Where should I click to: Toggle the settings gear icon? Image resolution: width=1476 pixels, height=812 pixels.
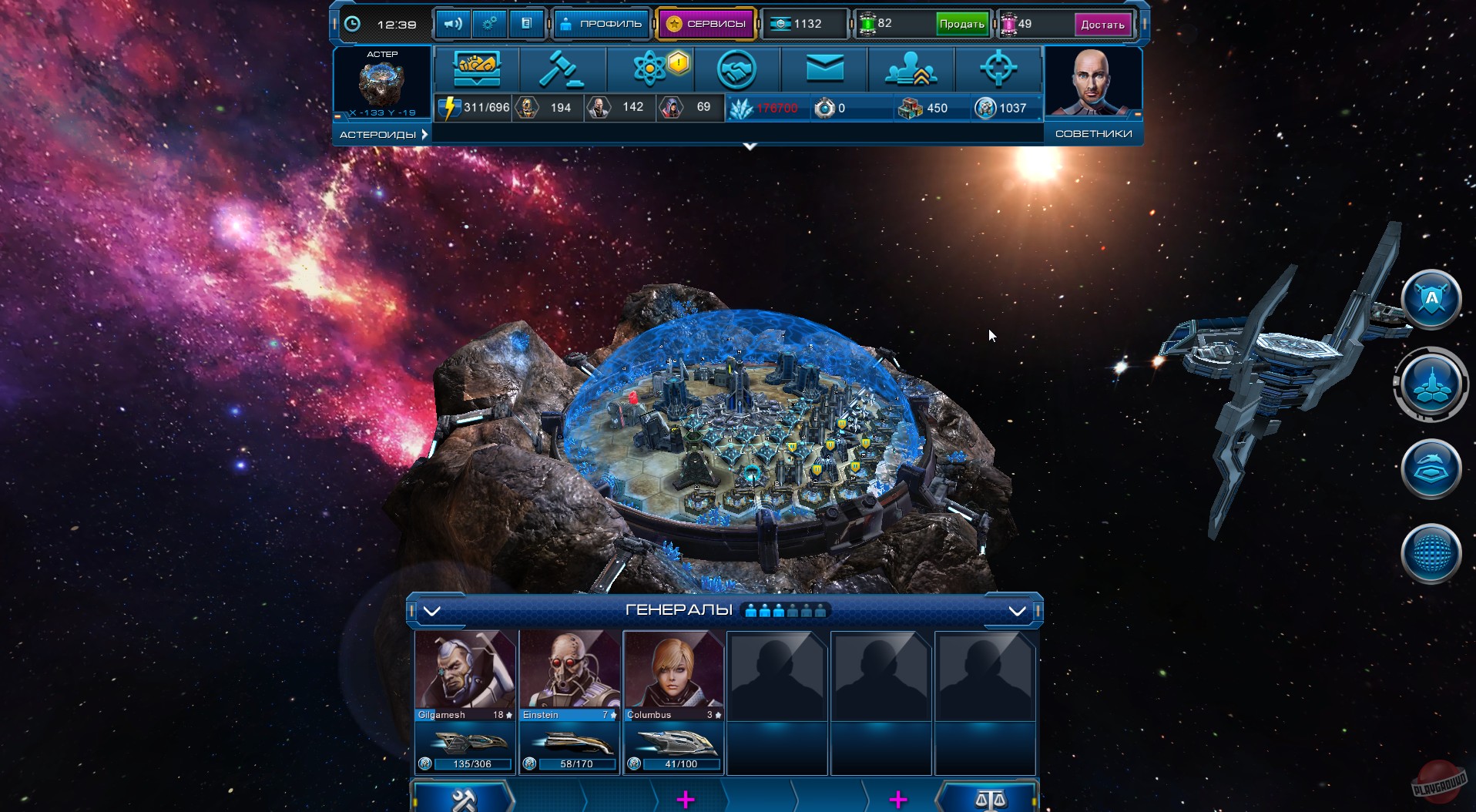click(x=489, y=23)
